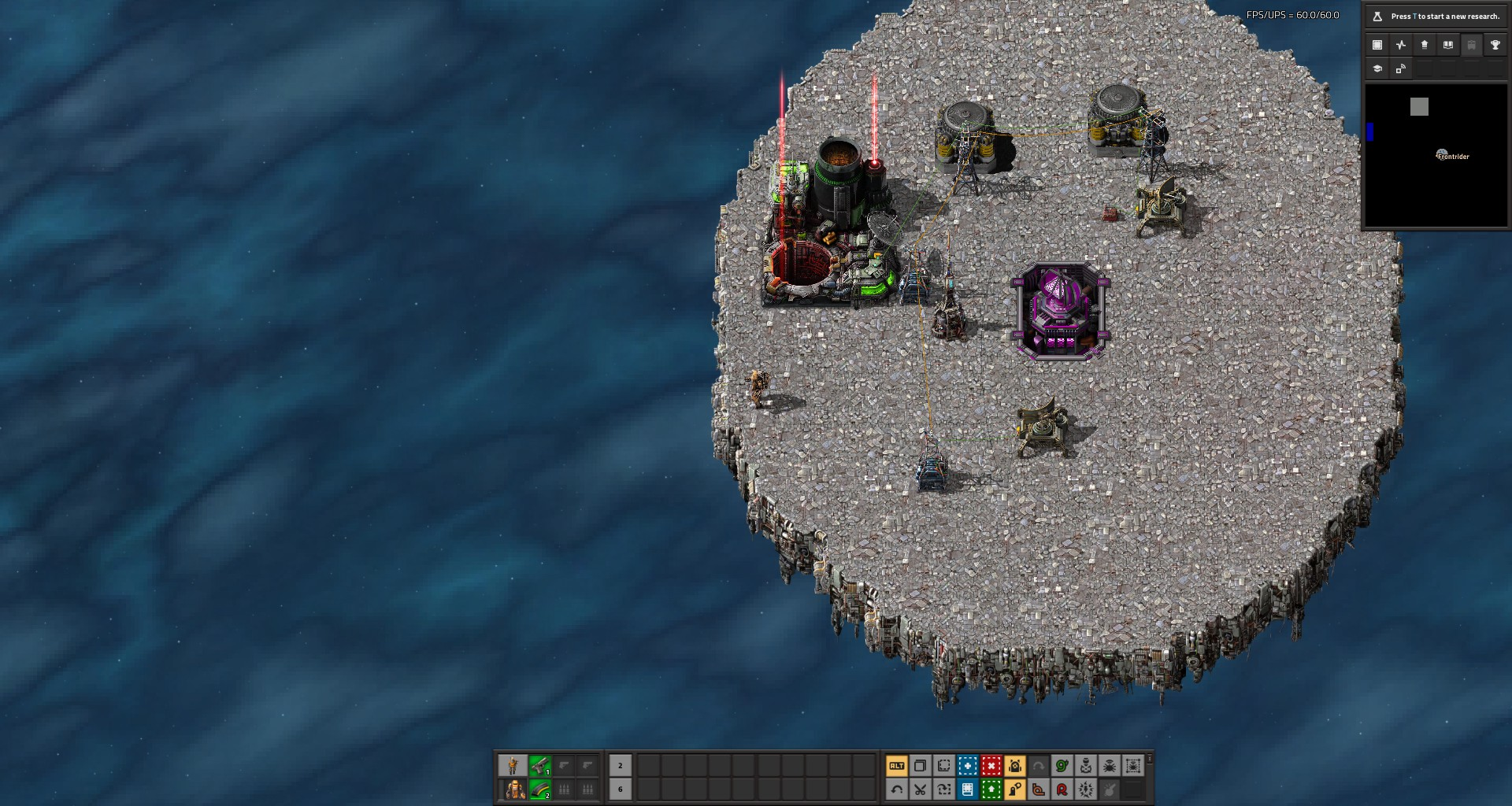The image size is (1512, 806).
Task: Toggle the ALT info mode button
Action: 896,765
